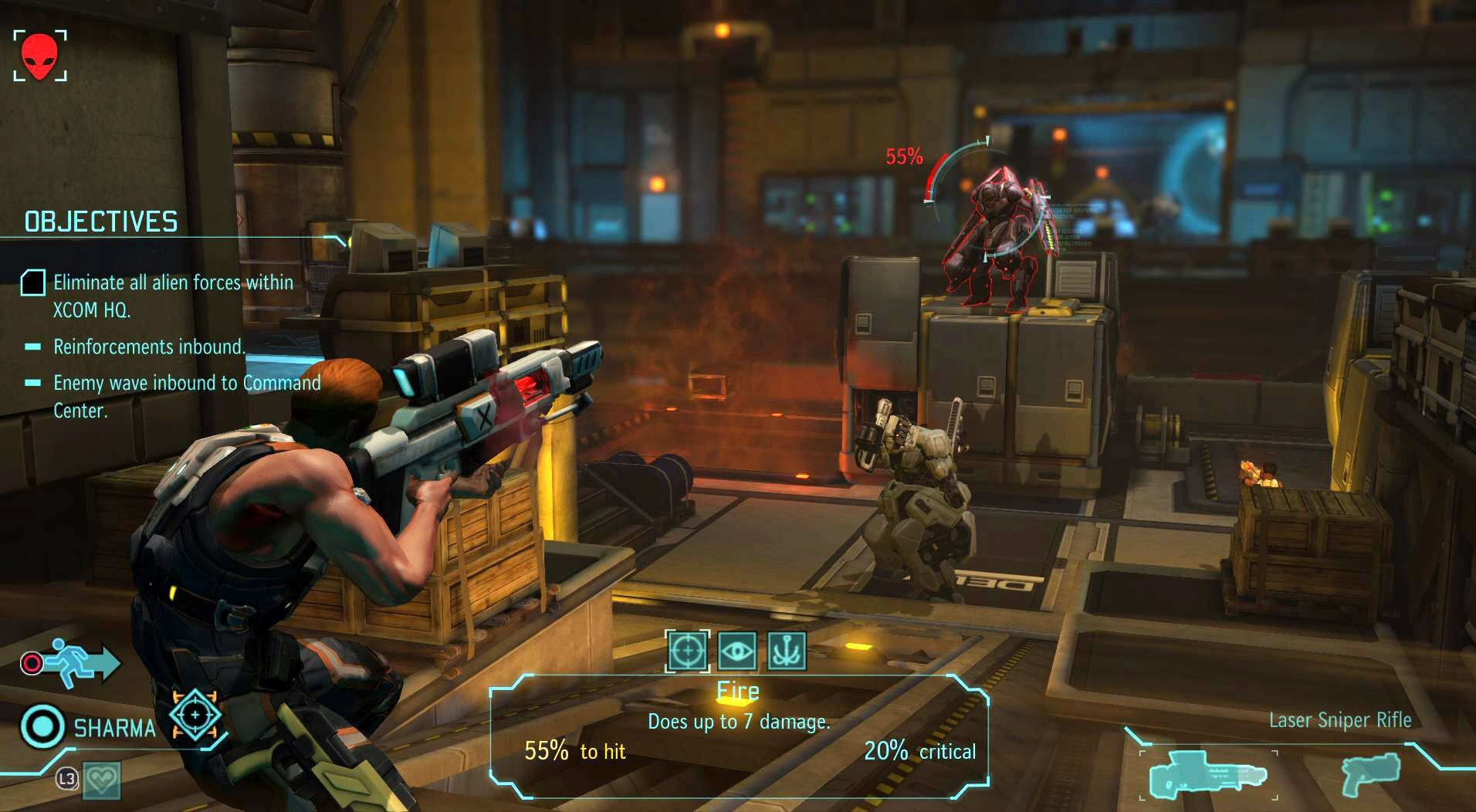Select the Fire targeting reticle icon
Image resolution: width=1476 pixels, height=812 pixels.
(689, 651)
